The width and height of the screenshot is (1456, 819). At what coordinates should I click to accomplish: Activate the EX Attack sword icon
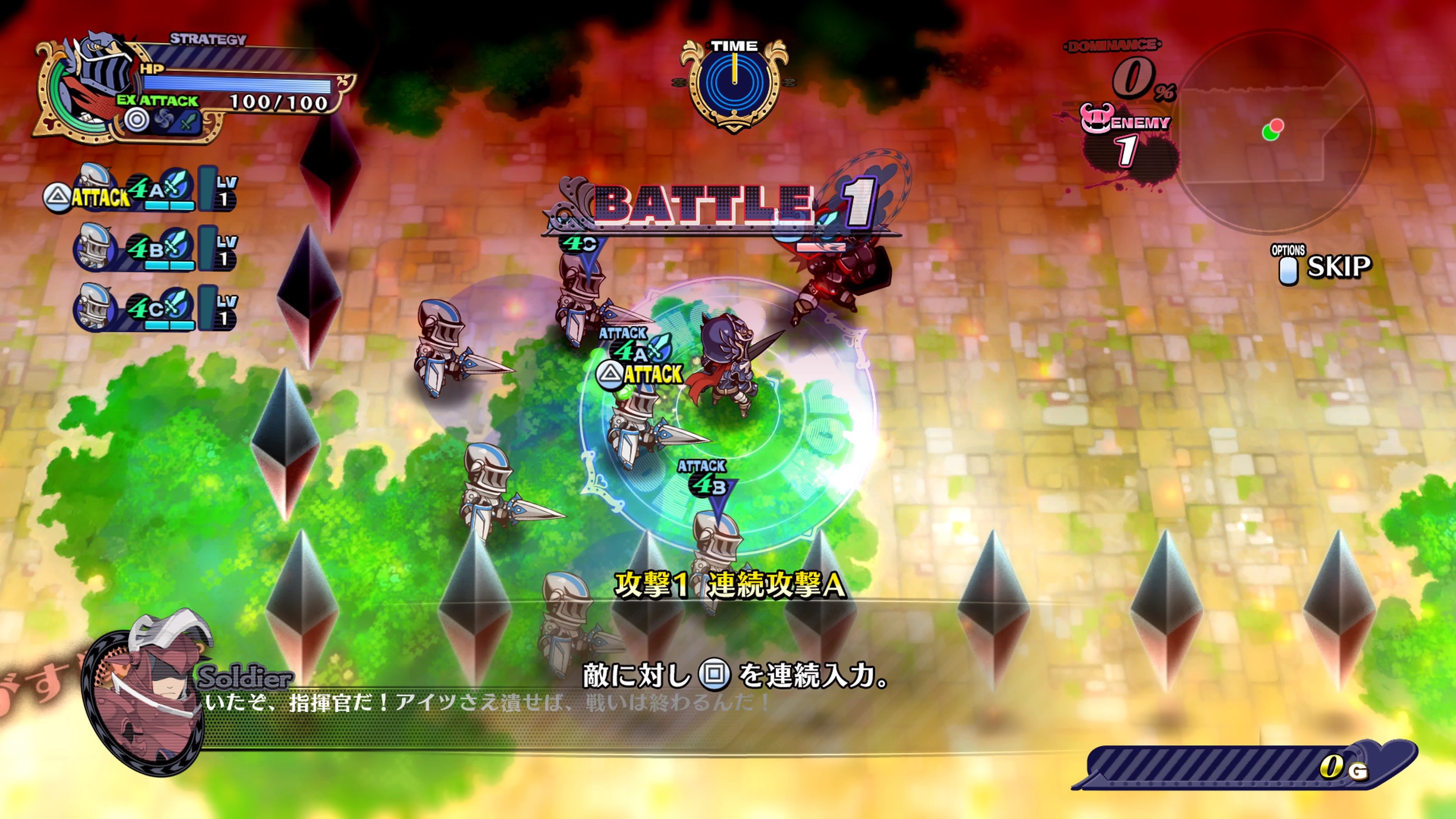tap(189, 121)
